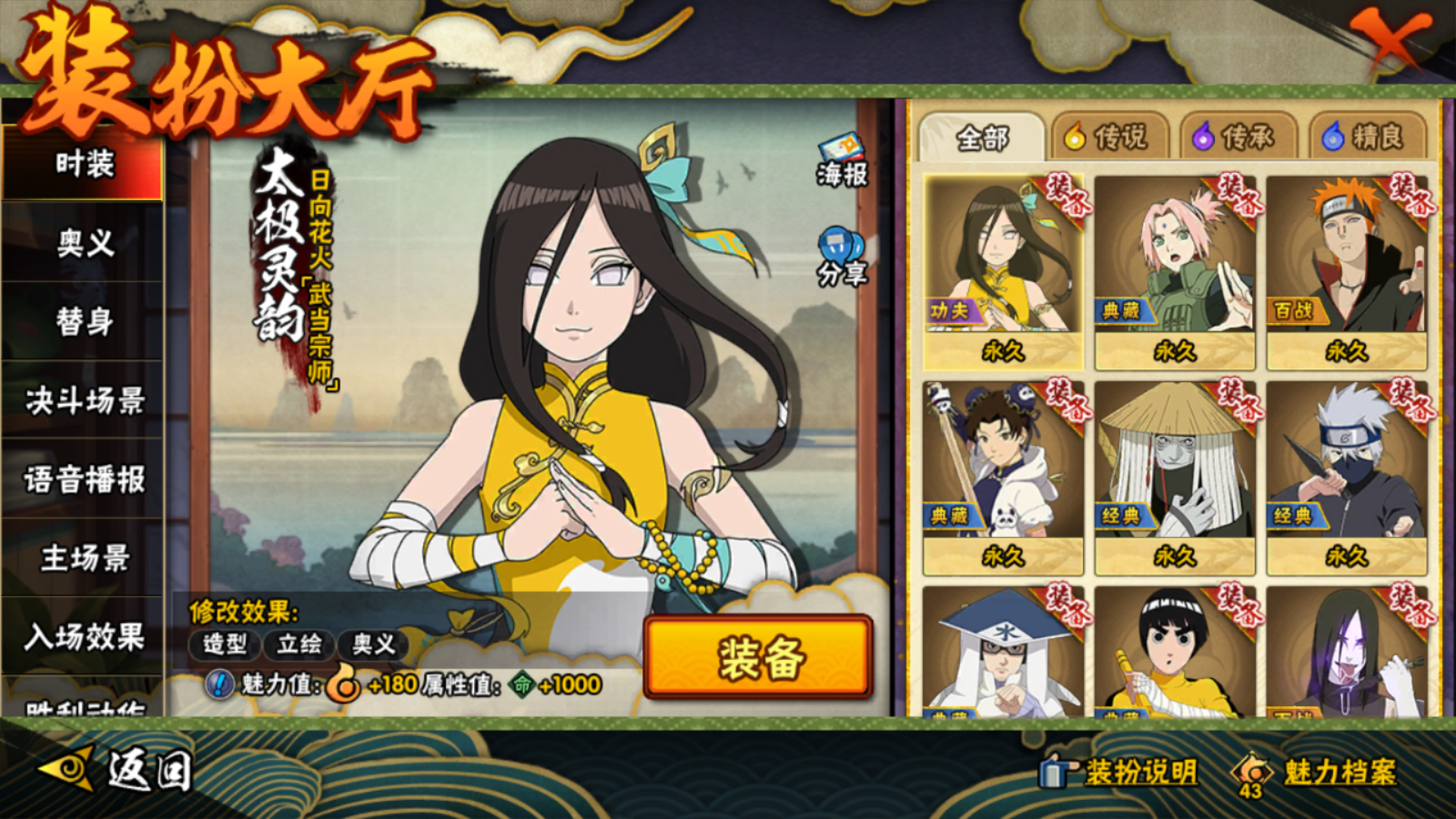1456x819 pixels.
Task: Choose the 决斗场景 entry
Action: pos(83,400)
